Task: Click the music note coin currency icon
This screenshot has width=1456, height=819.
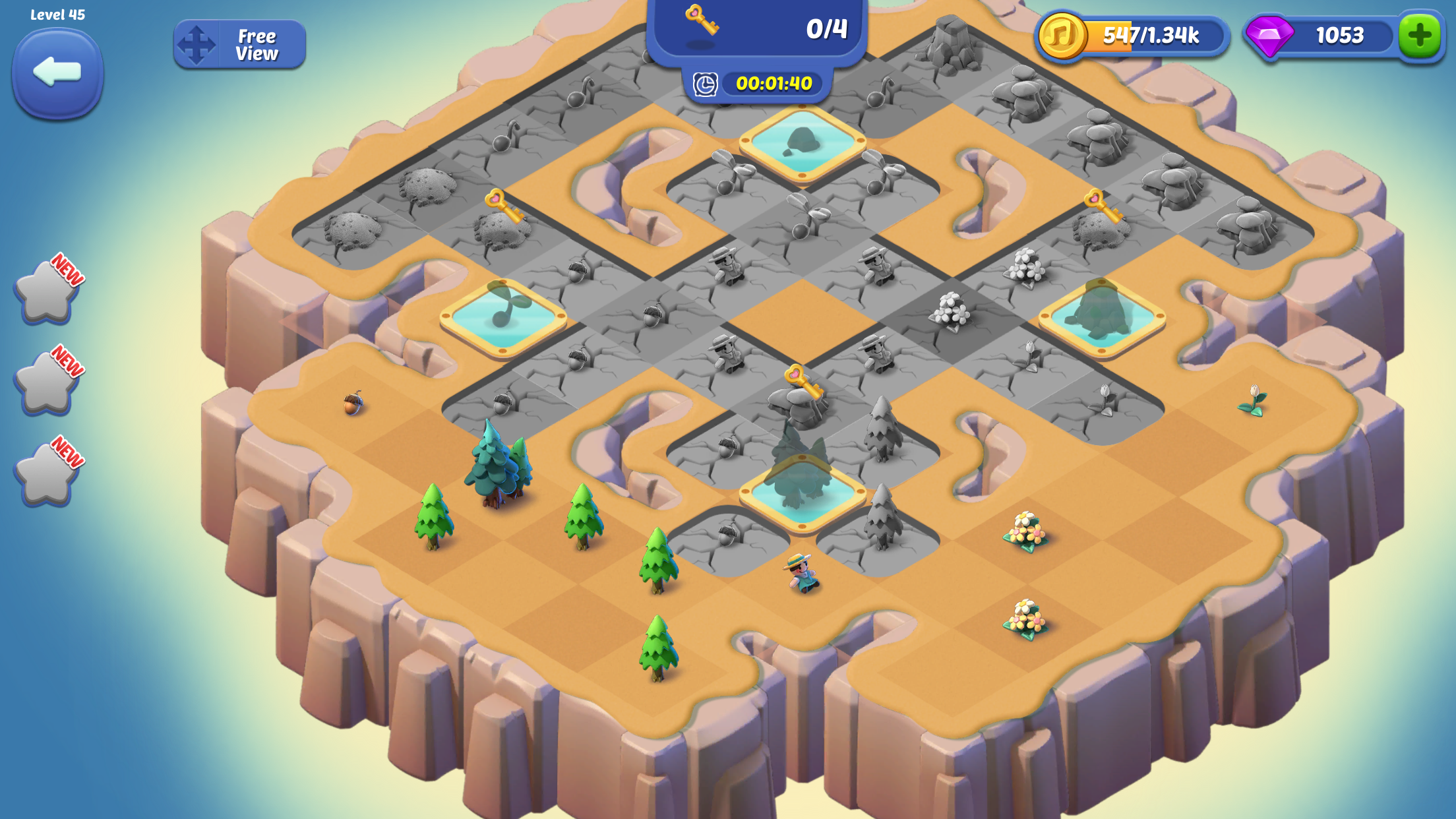Action: pyautogui.click(x=1063, y=38)
